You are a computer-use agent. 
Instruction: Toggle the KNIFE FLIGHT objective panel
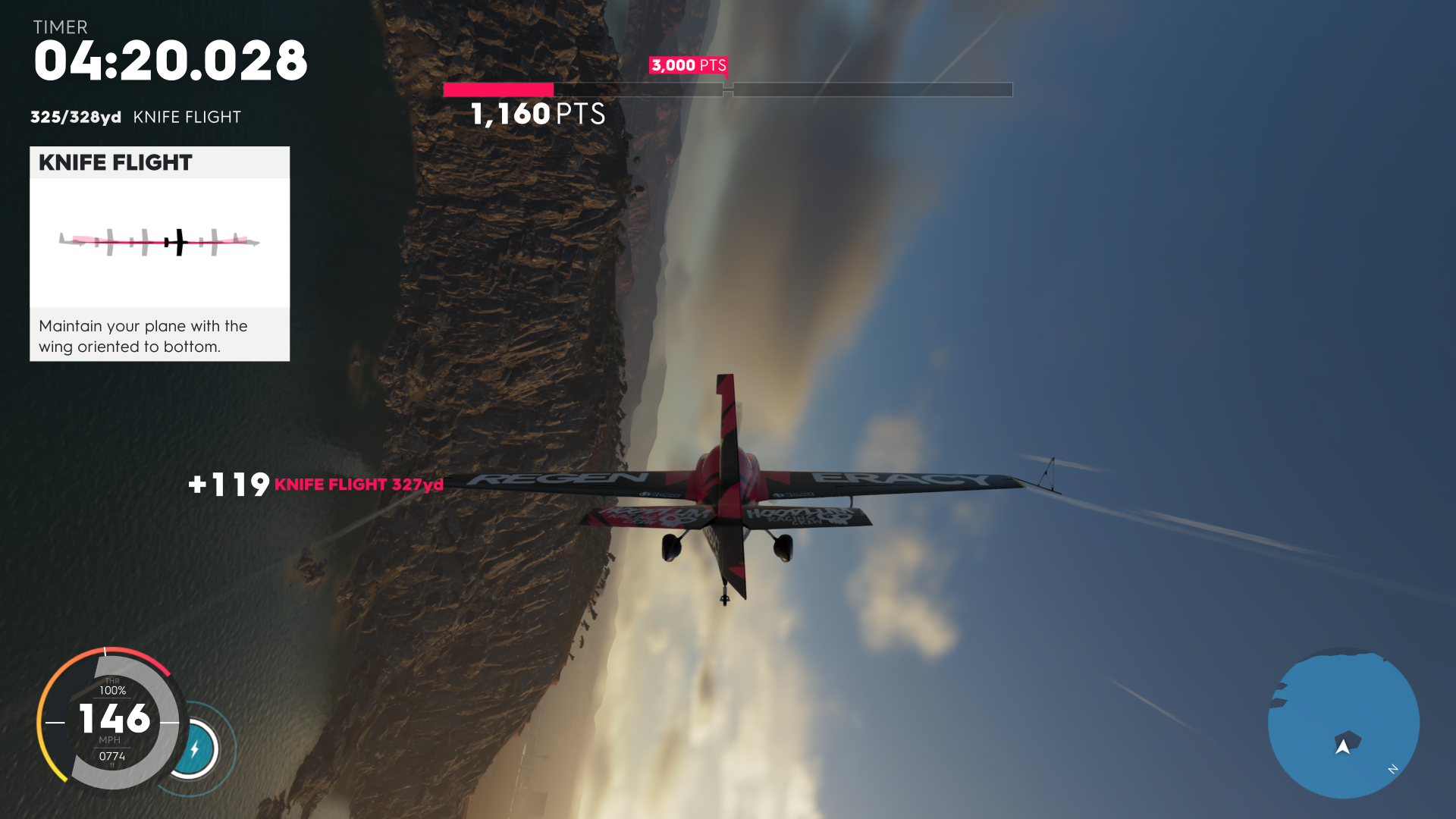159,253
